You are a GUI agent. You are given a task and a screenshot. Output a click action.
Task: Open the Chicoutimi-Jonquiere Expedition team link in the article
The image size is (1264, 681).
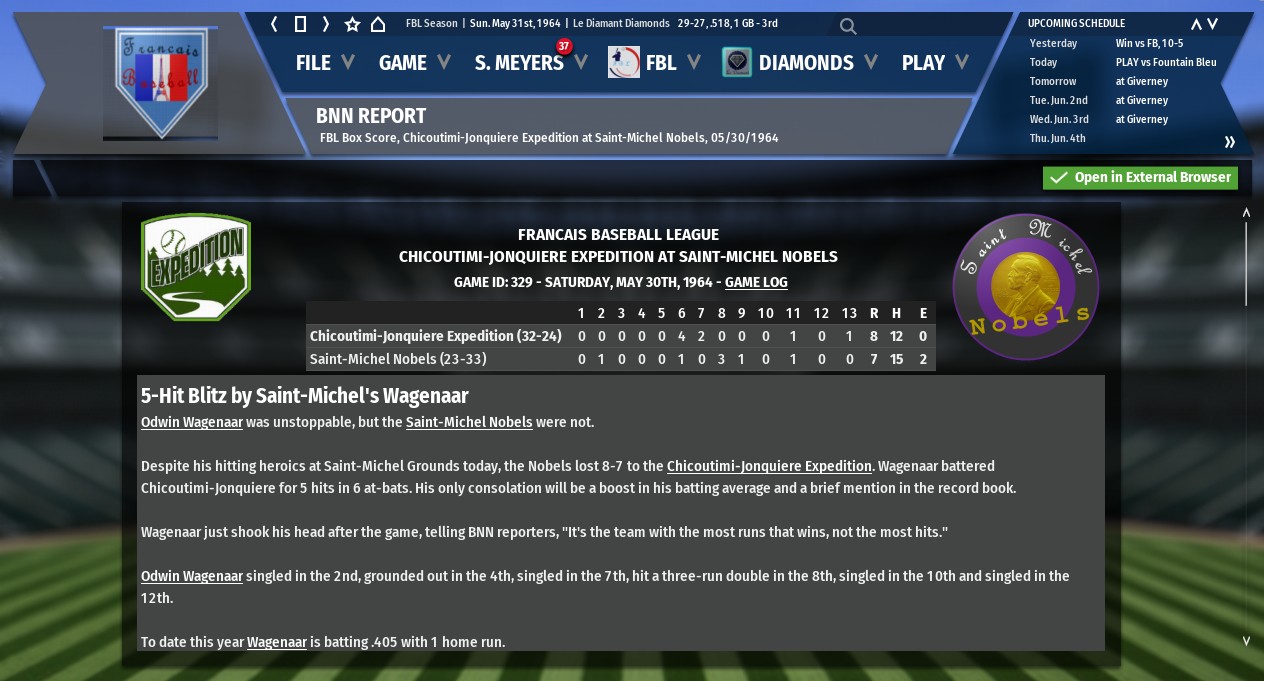point(769,466)
